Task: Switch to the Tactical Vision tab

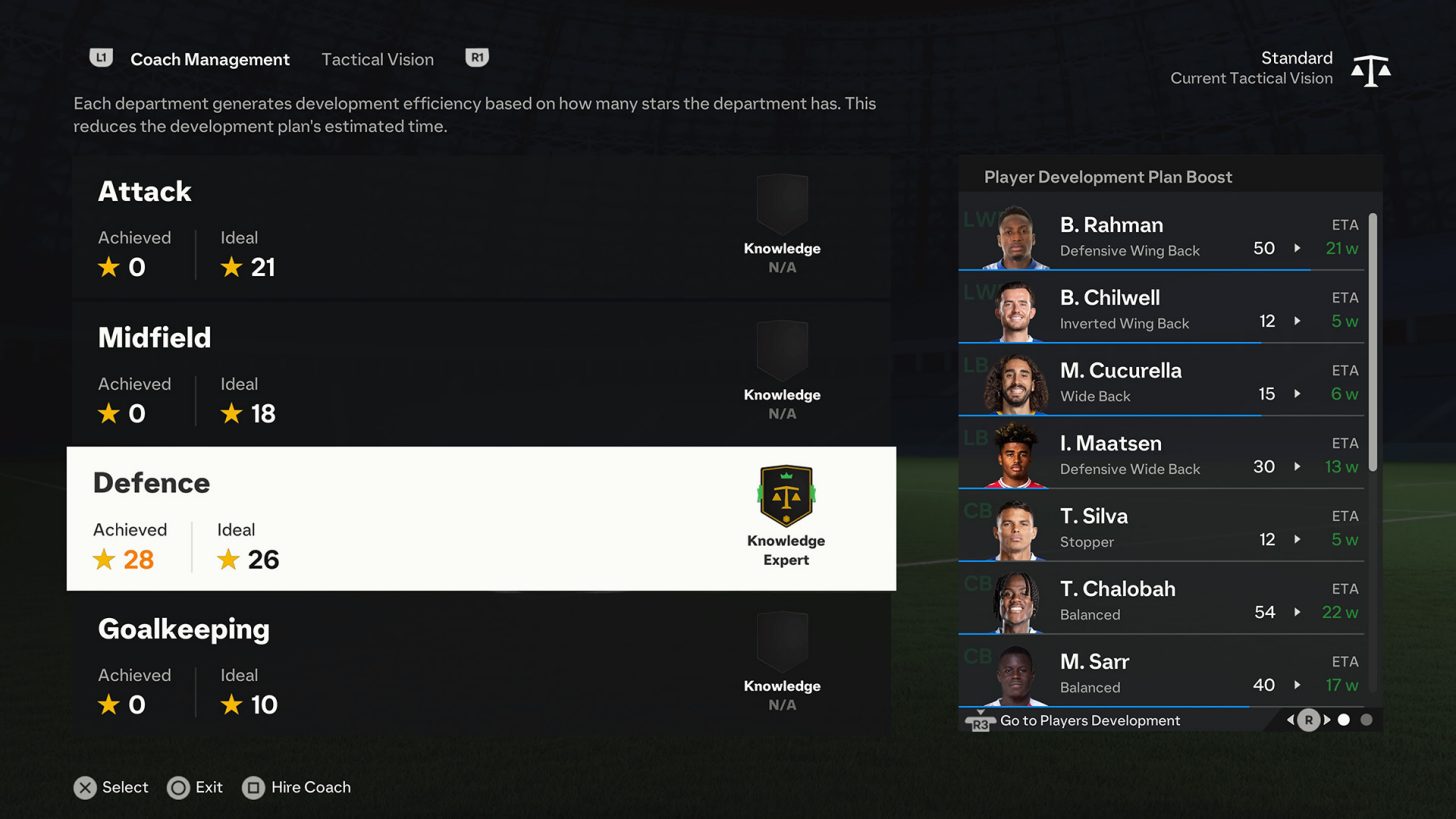Action: (377, 59)
